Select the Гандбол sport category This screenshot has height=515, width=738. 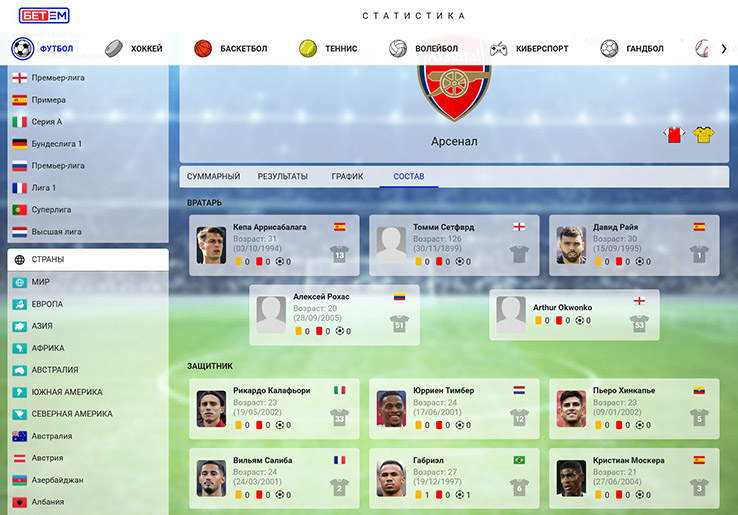pyautogui.click(x=632, y=48)
